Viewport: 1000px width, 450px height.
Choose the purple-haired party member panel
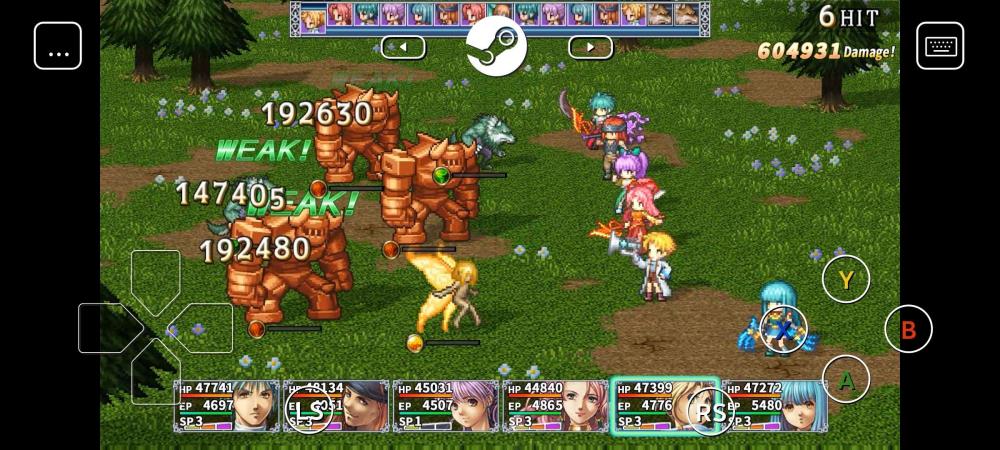(446, 405)
